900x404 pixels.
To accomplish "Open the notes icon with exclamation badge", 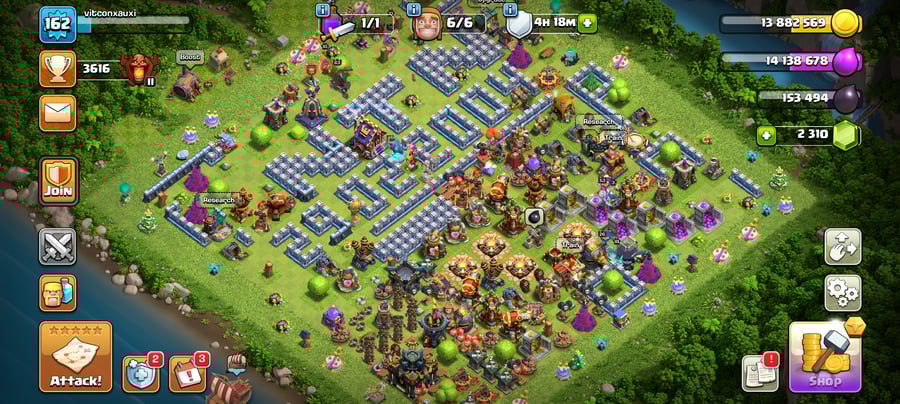I will [x=759, y=373].
